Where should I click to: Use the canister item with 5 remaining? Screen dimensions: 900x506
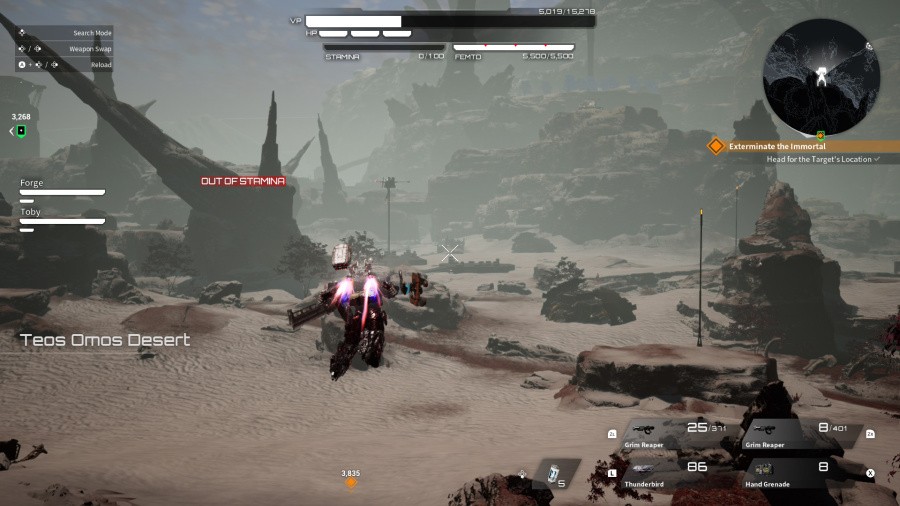coord(555,474)
